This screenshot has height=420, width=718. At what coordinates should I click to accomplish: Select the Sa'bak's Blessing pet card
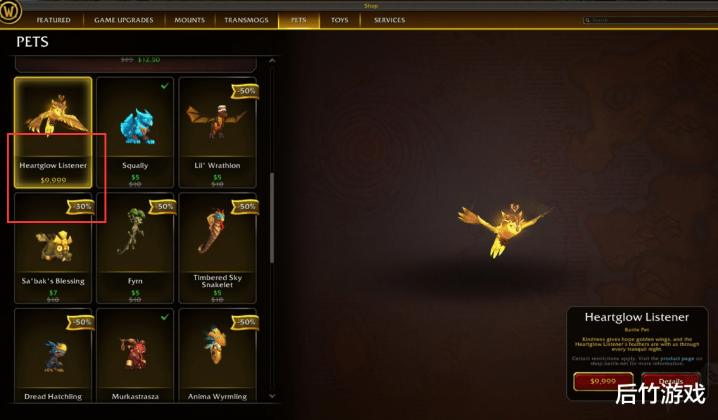53,248
